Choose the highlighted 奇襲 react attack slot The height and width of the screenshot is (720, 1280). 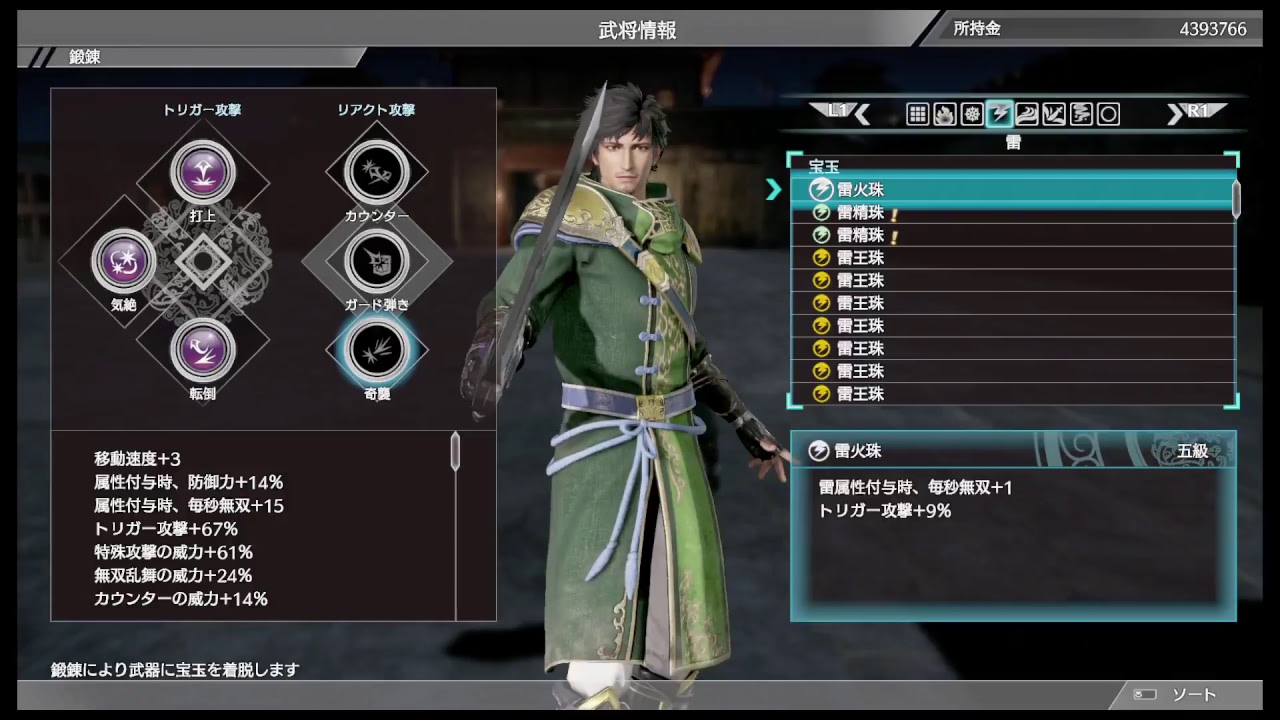point(377,349)
